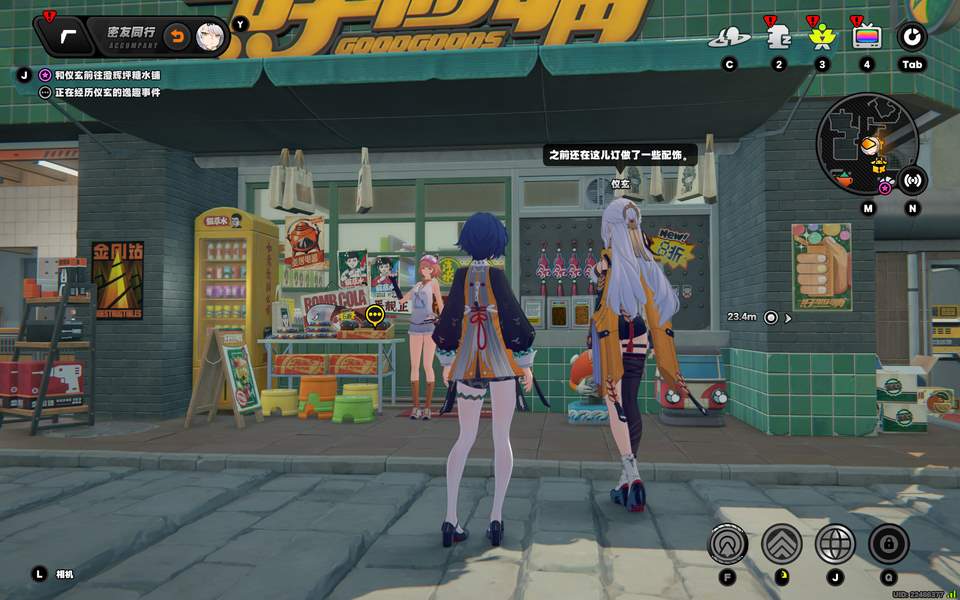Open the globe icon button

tap(835, 544)
